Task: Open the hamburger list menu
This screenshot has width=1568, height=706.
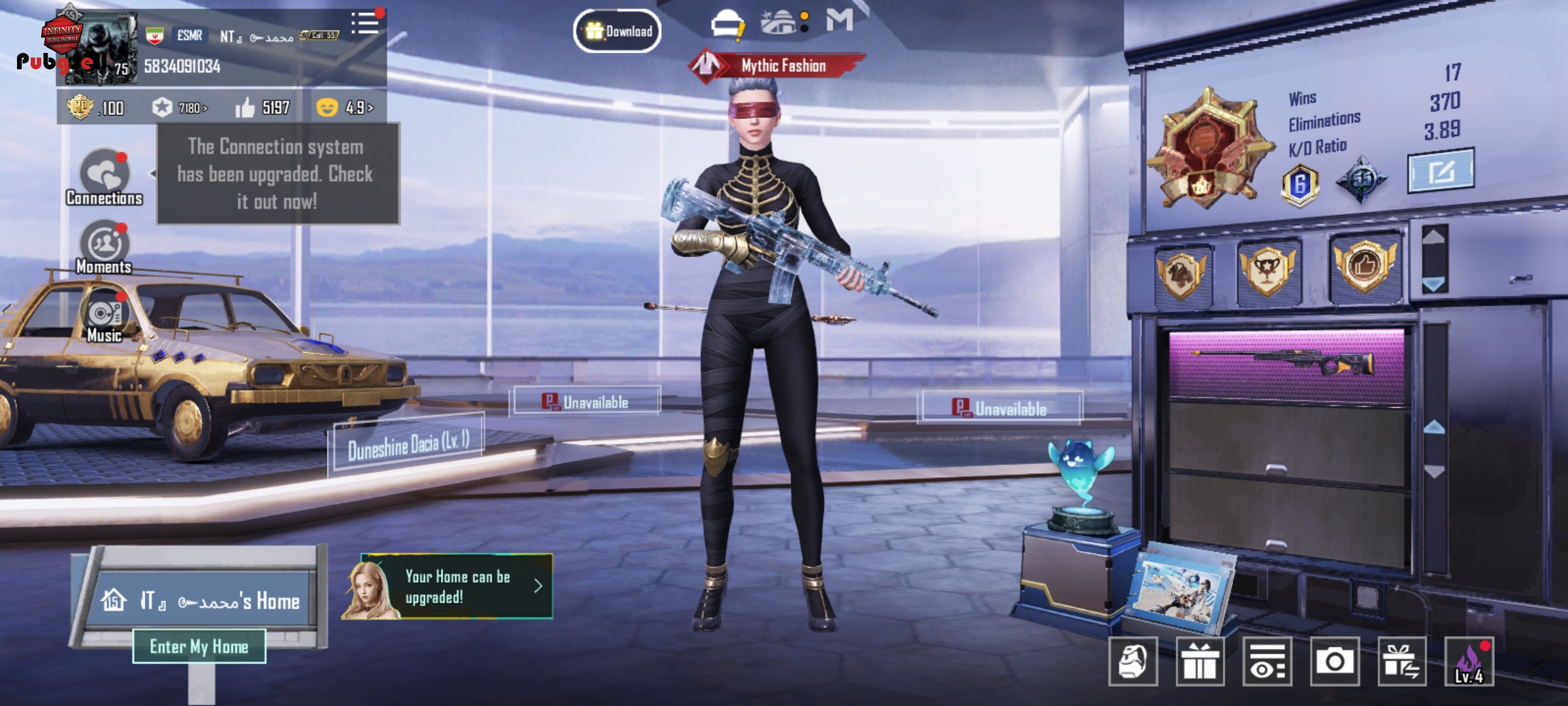Action: click(365, 24)
